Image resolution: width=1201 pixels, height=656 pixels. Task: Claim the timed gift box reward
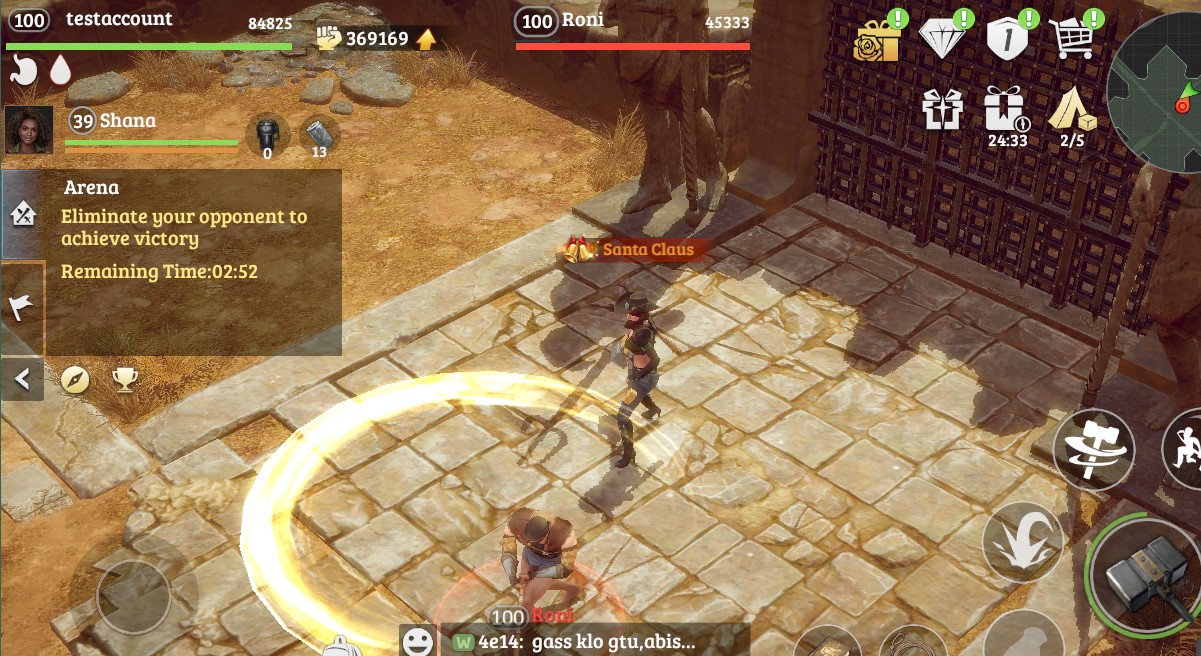pyautogui.click(x=1005, y=110)
